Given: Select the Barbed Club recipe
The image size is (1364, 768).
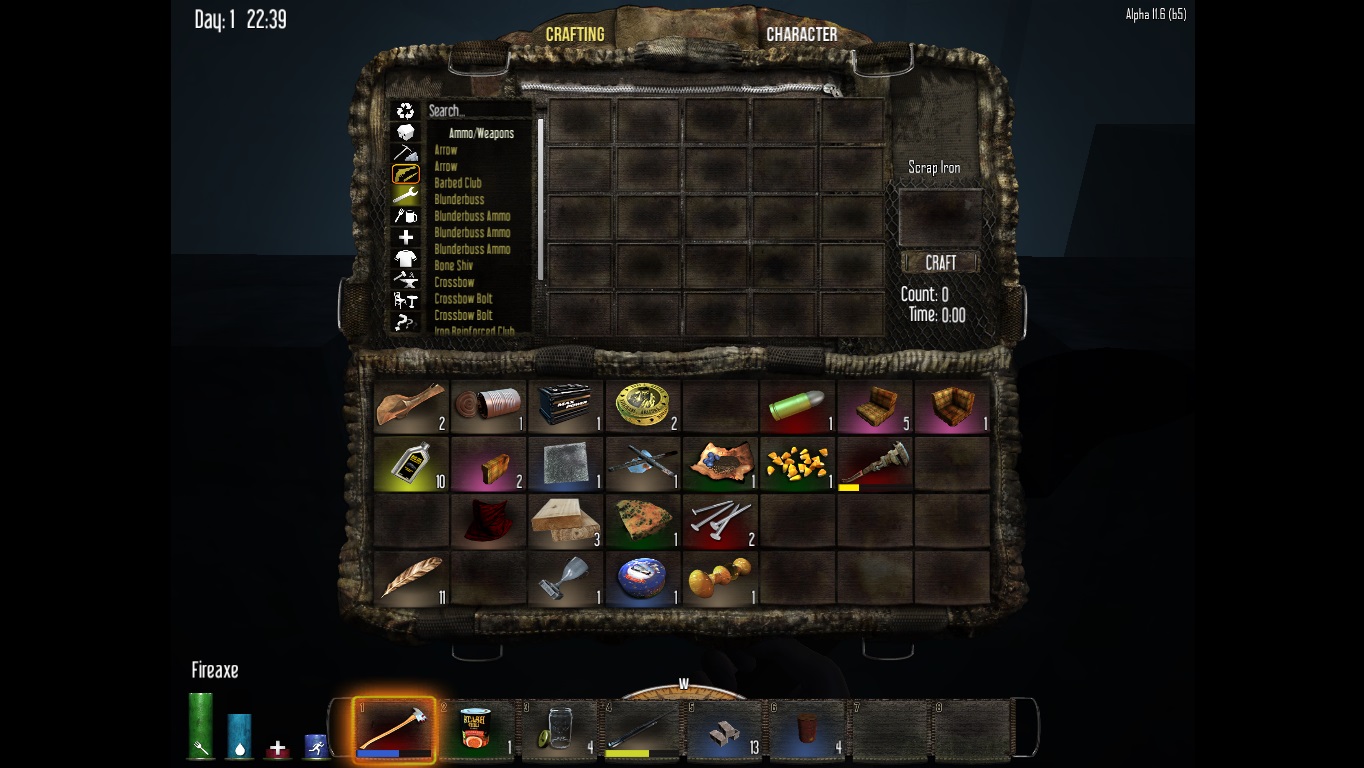Looking at the screenshot, I should (458, 183).
